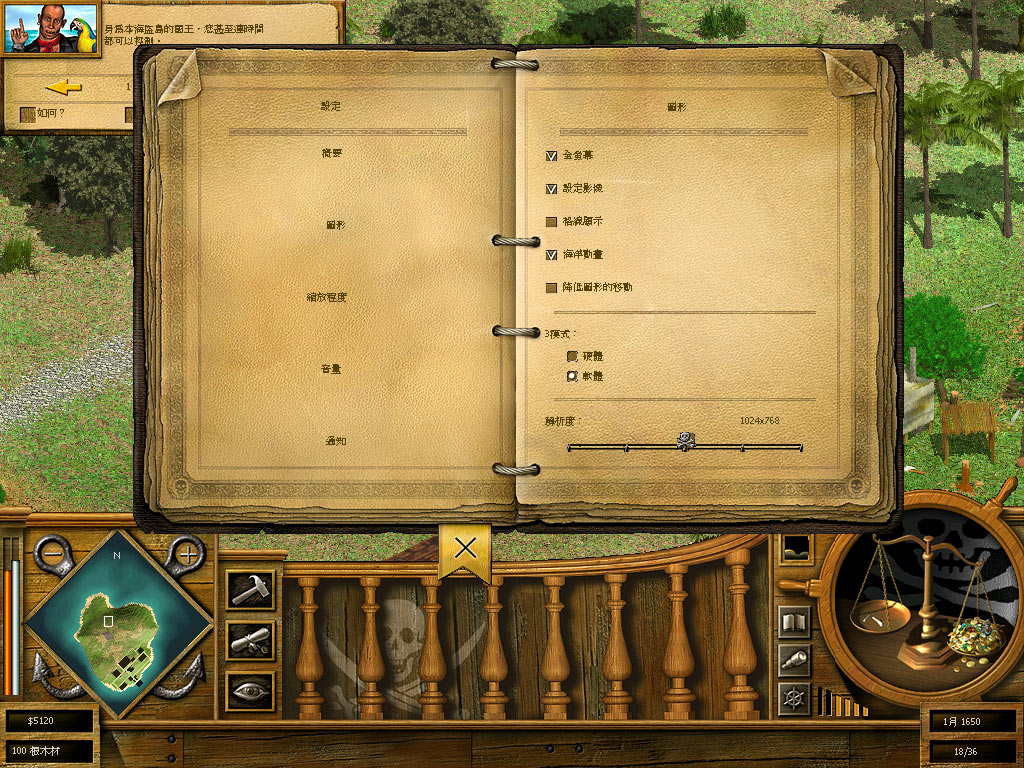Go to the 音量 (Volume) settings
The image size is (1024, 768).
pos(333,369)
